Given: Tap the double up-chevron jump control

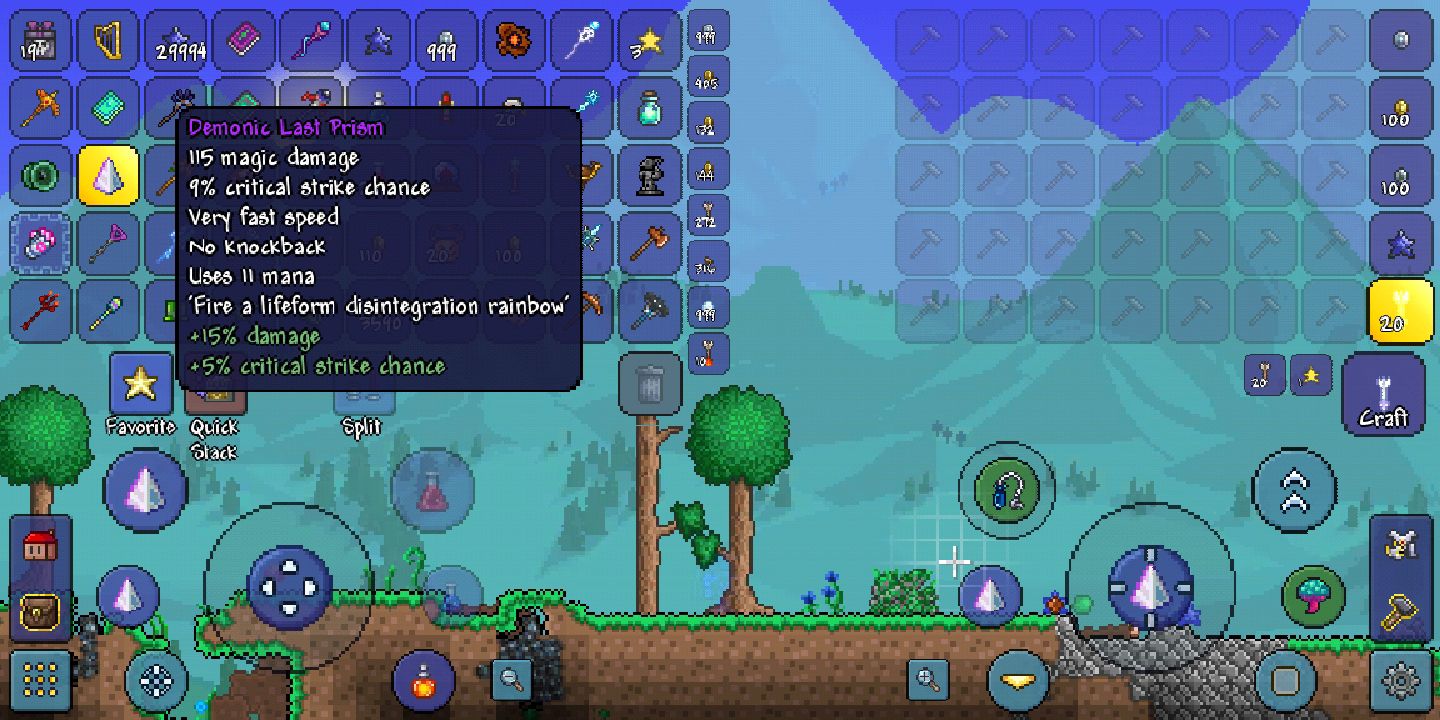Looking at the screenshot, I should coord(1294,490).
